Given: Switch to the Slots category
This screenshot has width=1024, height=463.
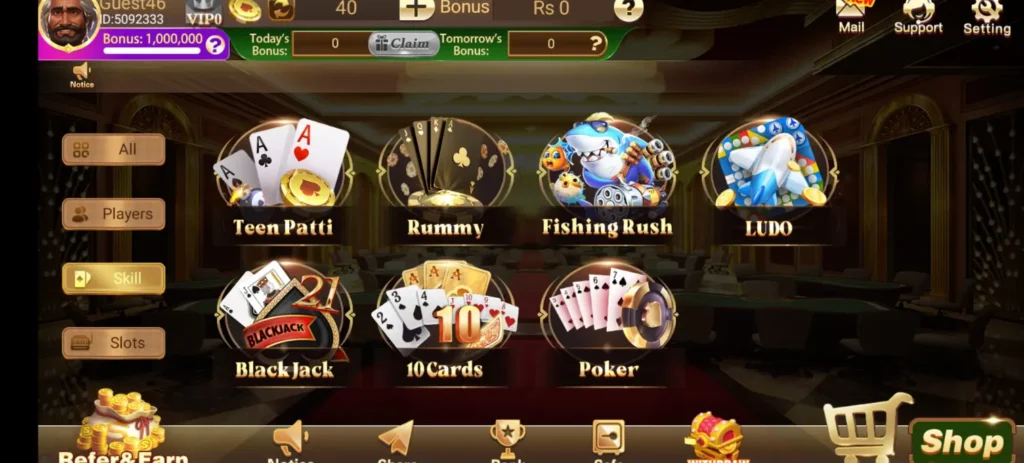Looking at the screenshot, I should pos(113,343).
